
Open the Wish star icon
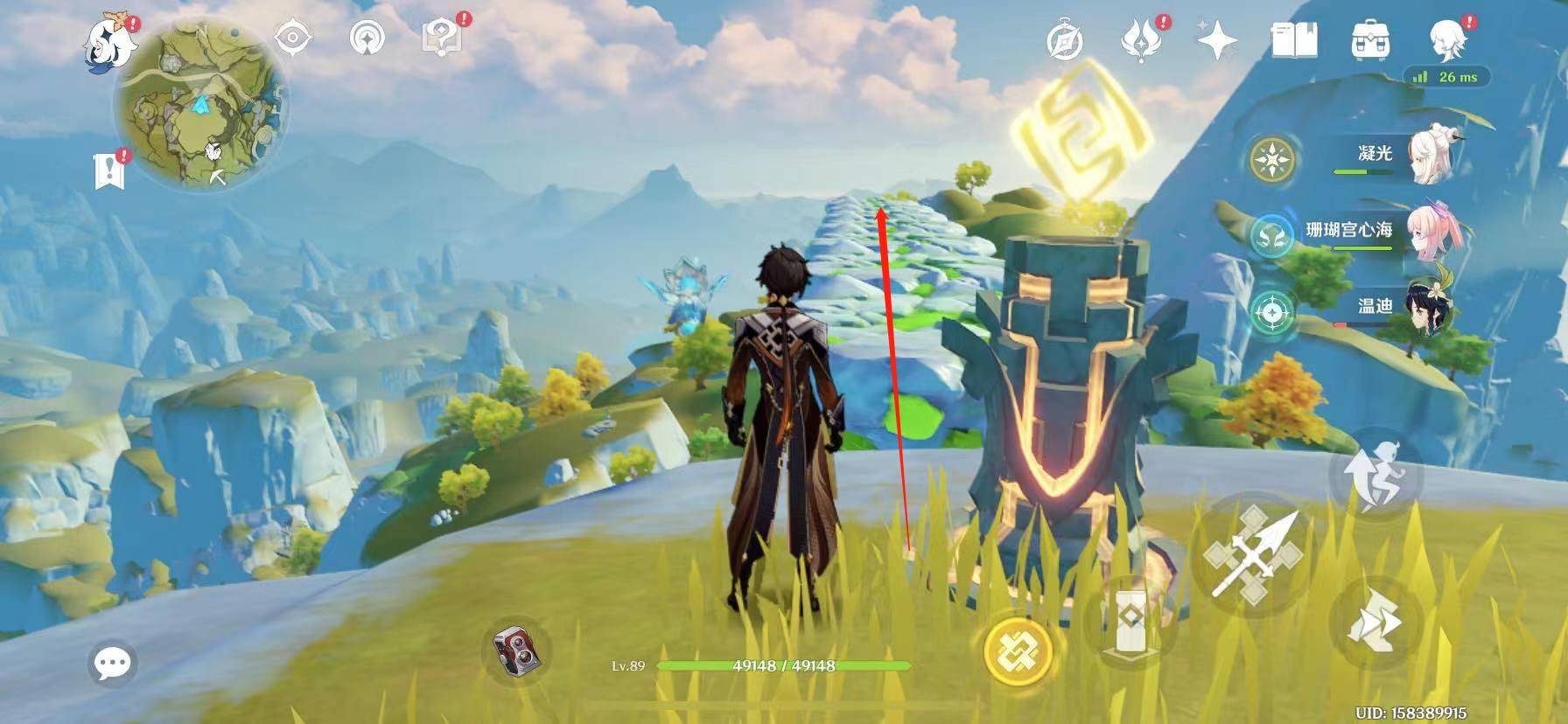tap(1217, 40)
